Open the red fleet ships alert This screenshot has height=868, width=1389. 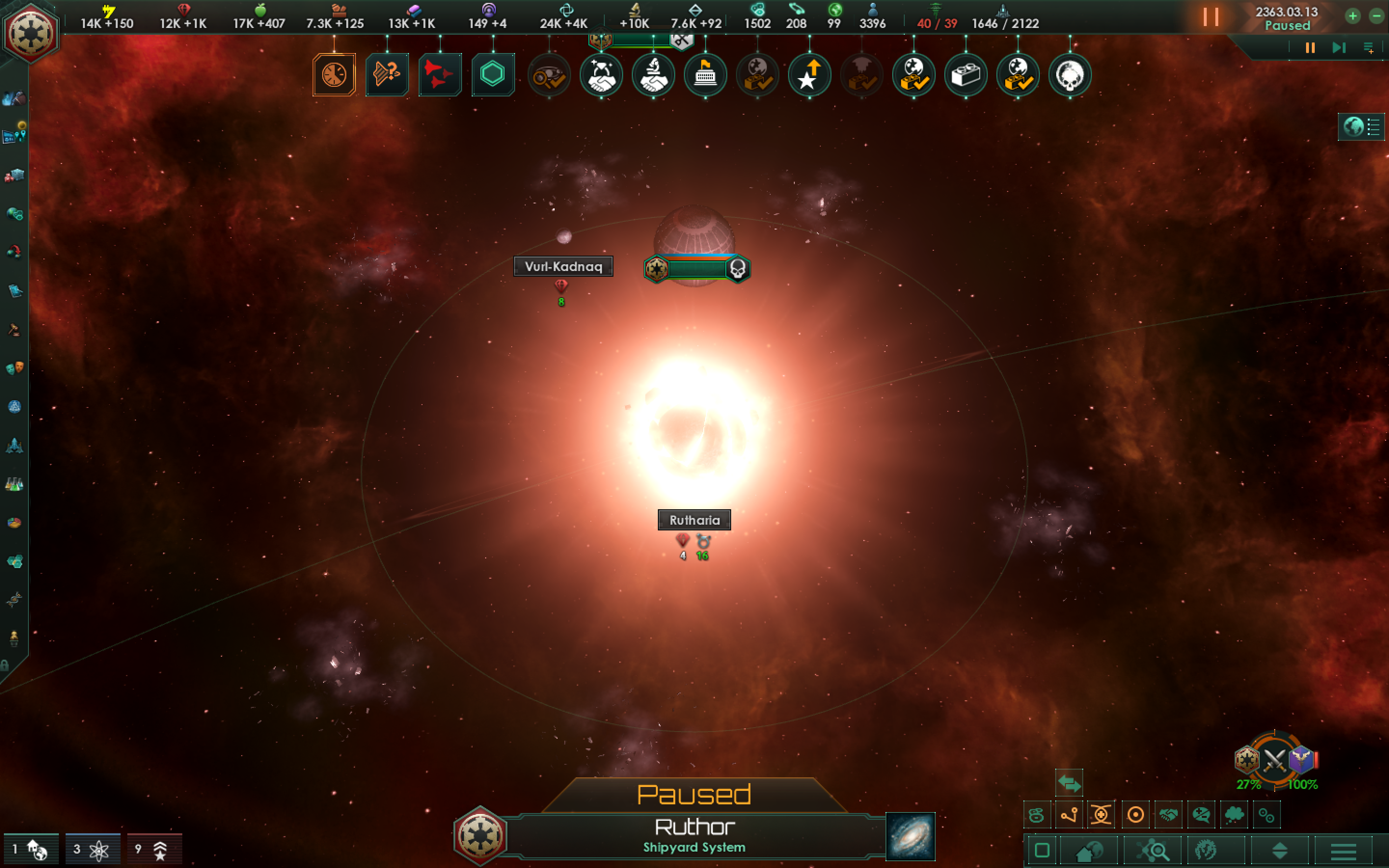tap(440, 75)
